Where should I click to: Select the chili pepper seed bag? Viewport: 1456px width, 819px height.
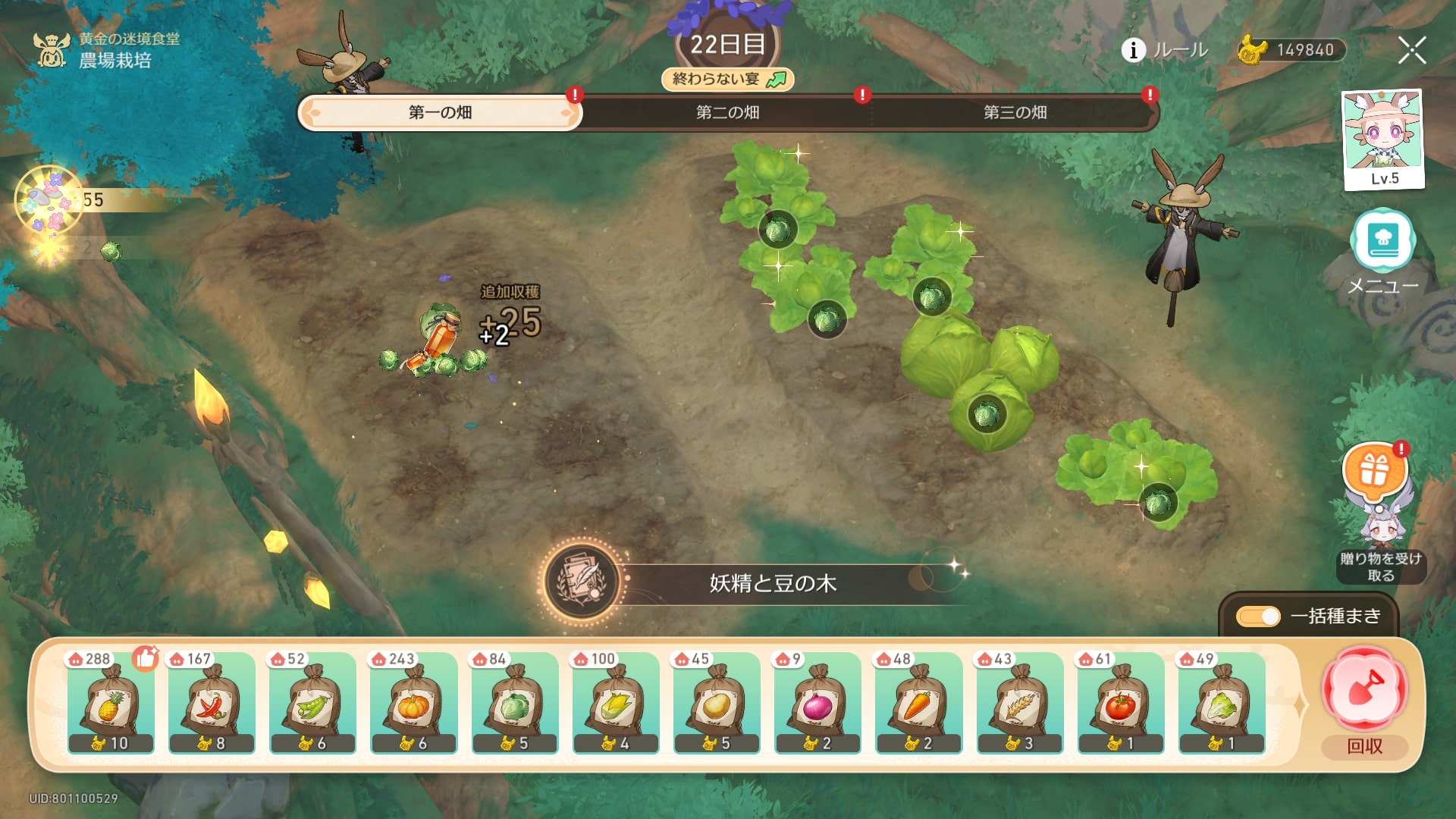[212, 703]
